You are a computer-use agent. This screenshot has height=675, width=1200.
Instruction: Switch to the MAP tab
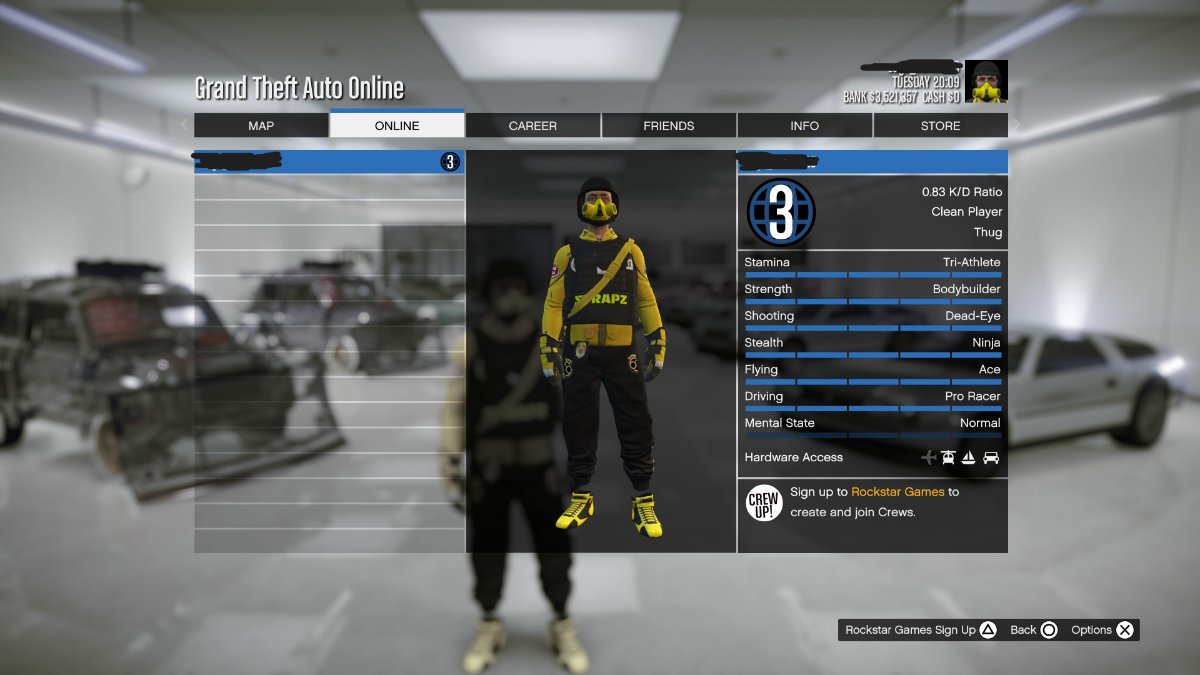261,126
